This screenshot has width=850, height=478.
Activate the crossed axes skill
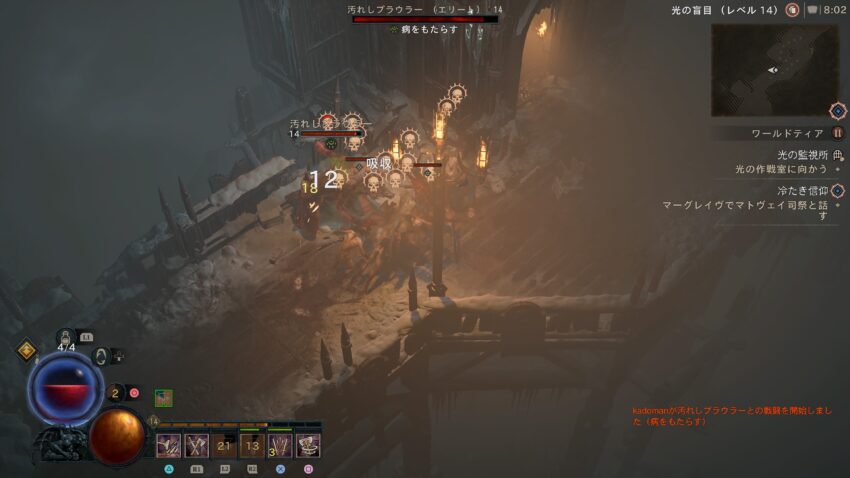[x=196, y=445]
